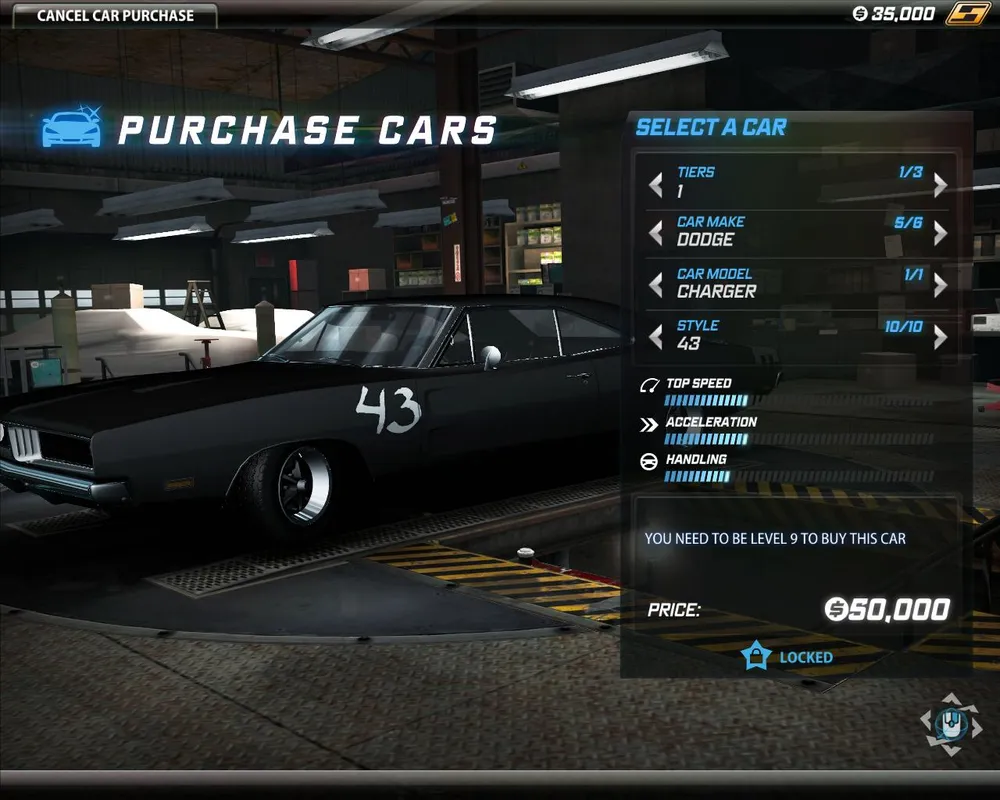
Task: Choose the next car make after Dodge
Action: pos(940,233)
